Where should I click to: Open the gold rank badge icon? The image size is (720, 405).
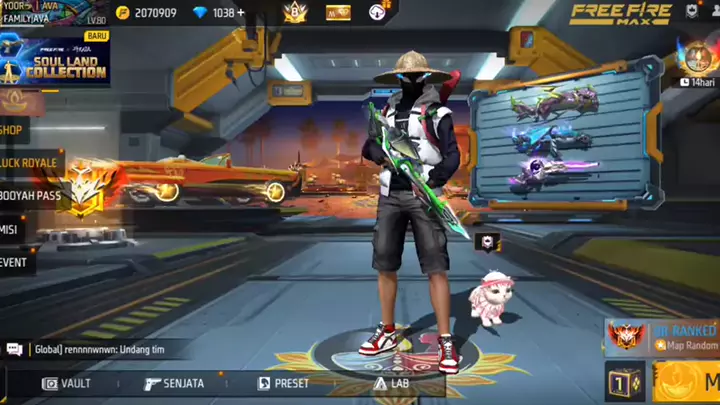(295, 12)
